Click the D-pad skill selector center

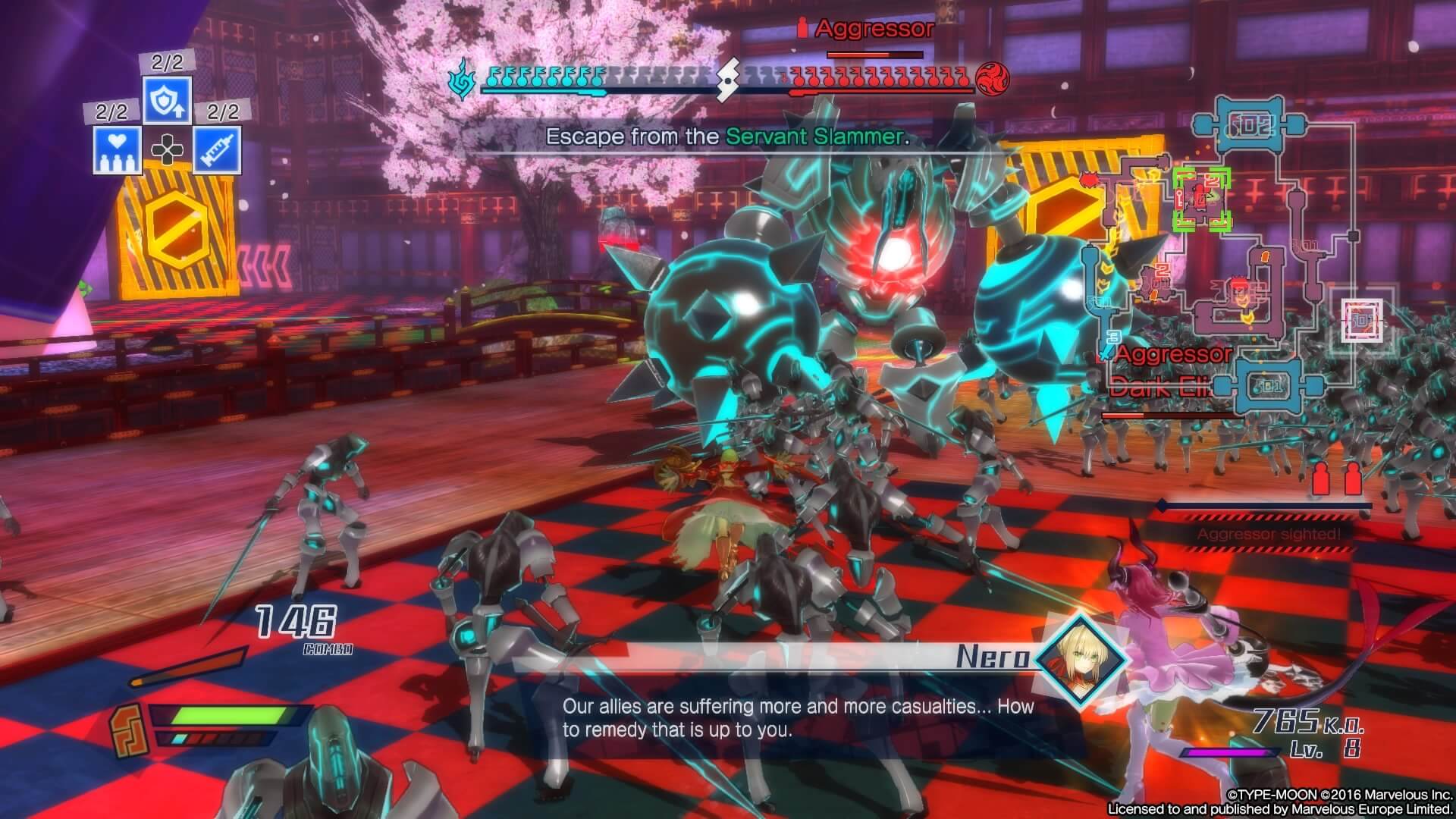[167, 150]
